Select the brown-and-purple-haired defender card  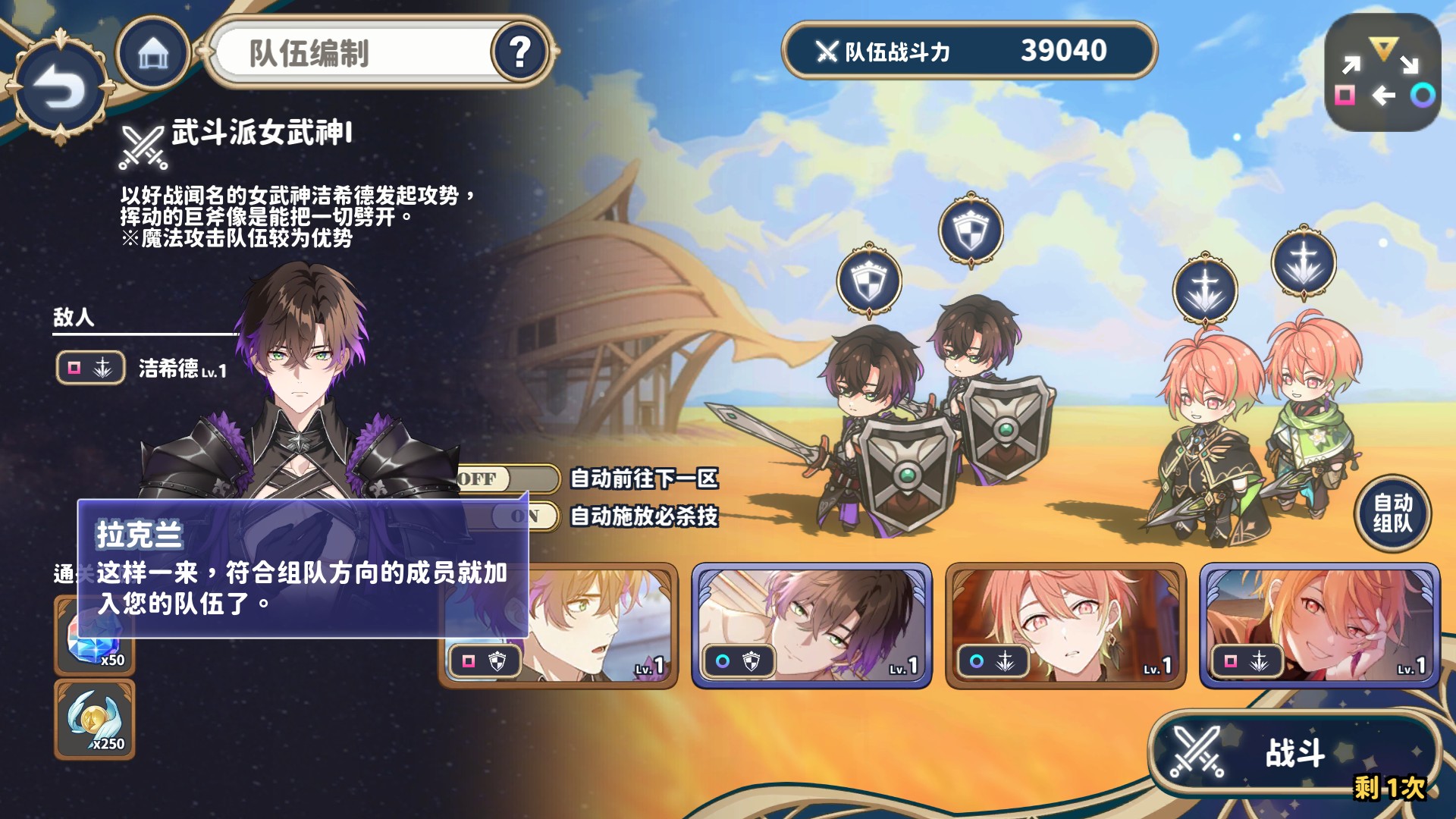click(811, 626)
